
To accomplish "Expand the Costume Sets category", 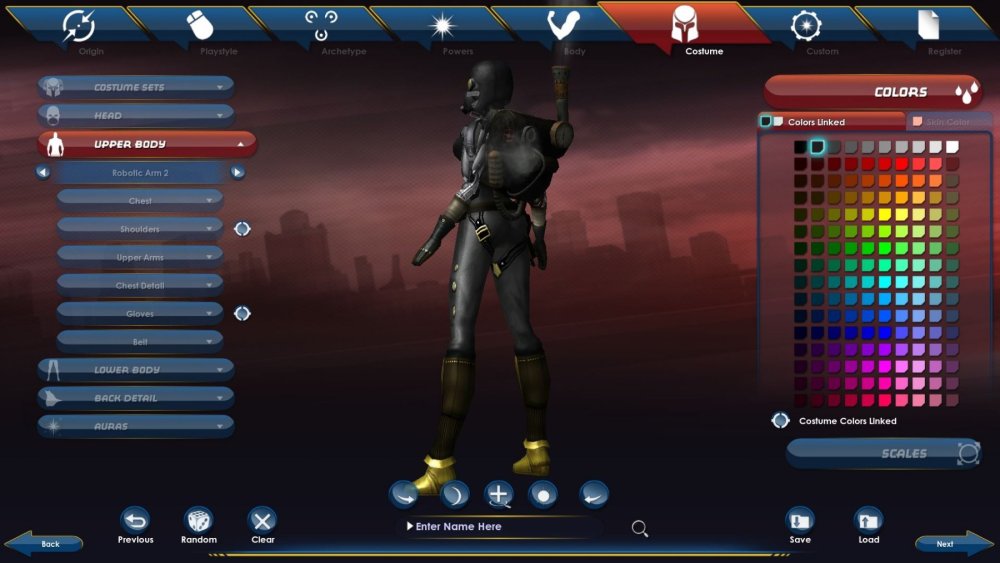I will (136, 87).
